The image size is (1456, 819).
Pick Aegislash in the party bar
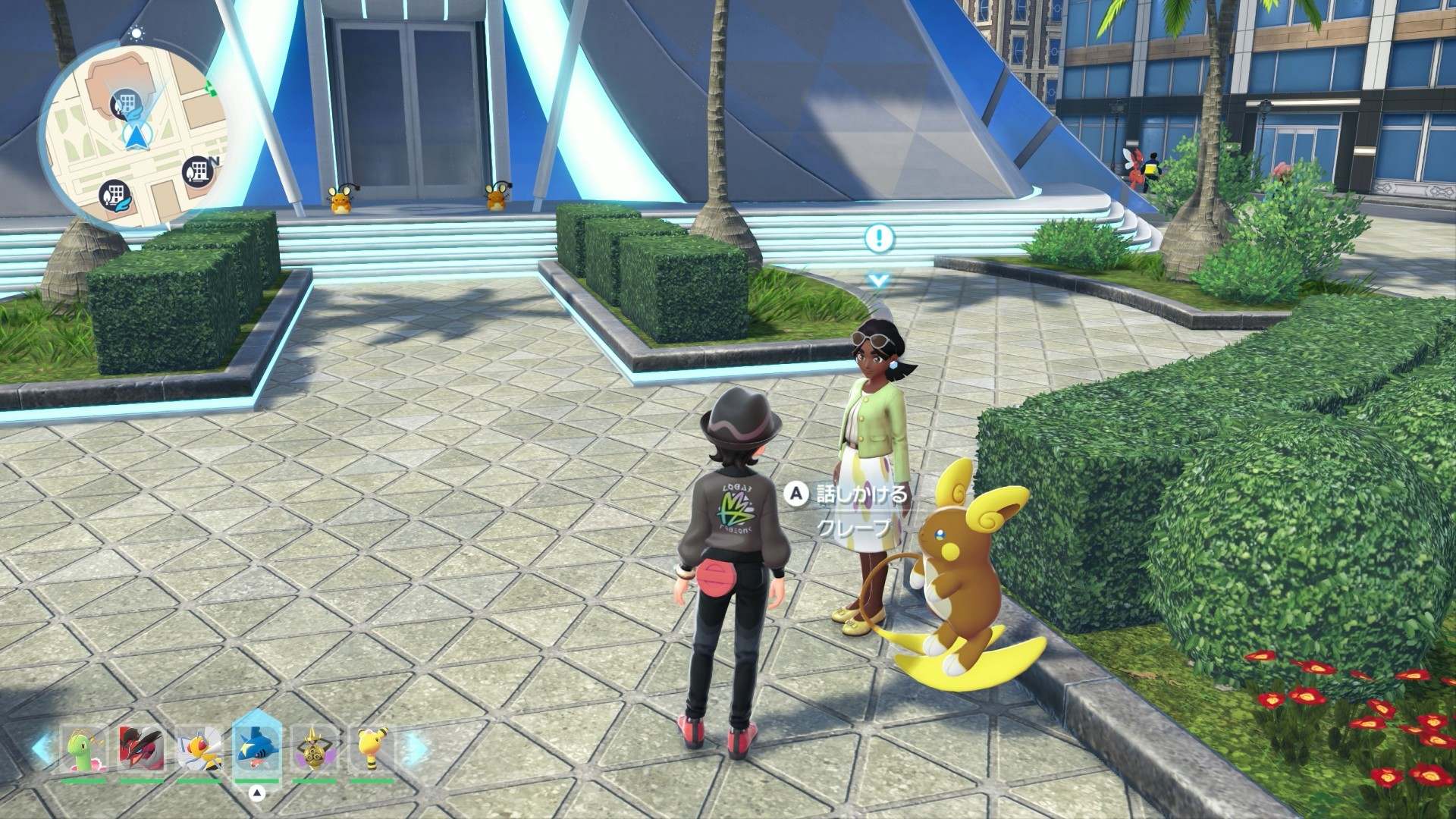point(314,749)
